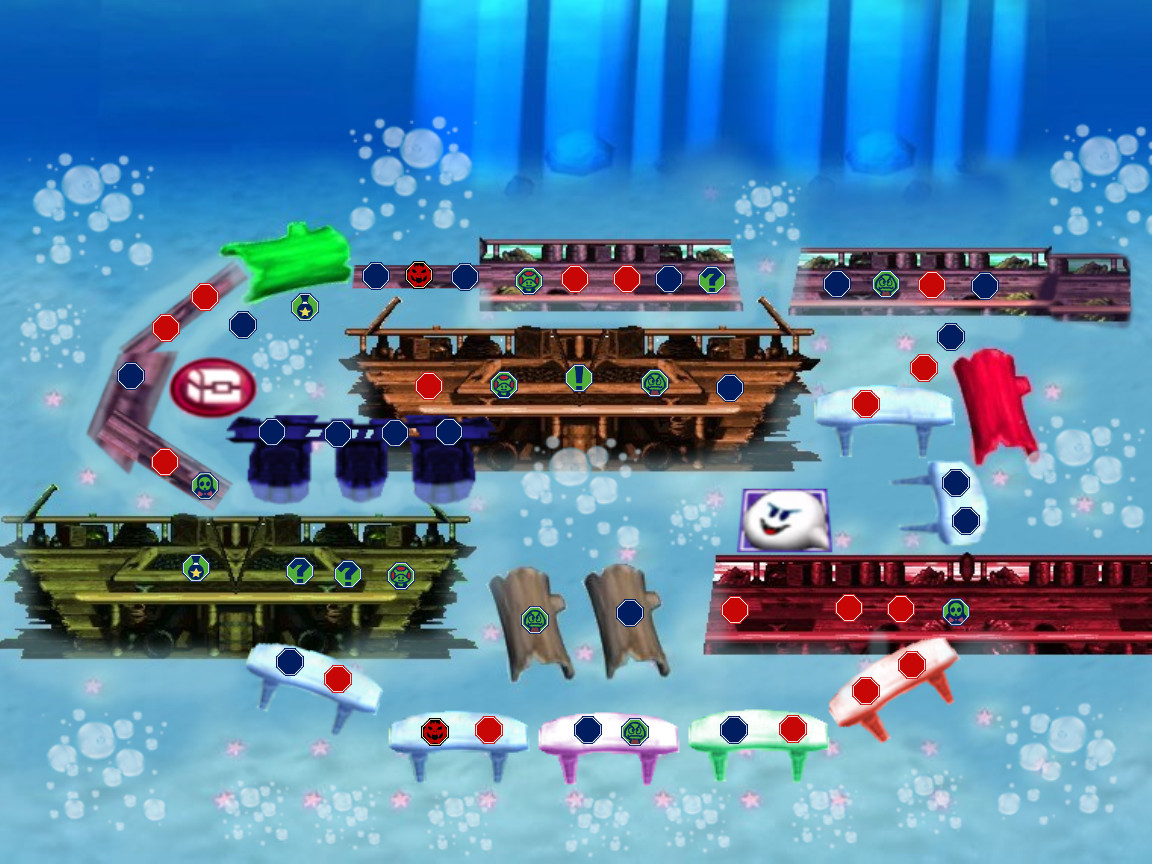Pick the Goomba space on the wooden log
The image size is (1152, 864).
535,619
